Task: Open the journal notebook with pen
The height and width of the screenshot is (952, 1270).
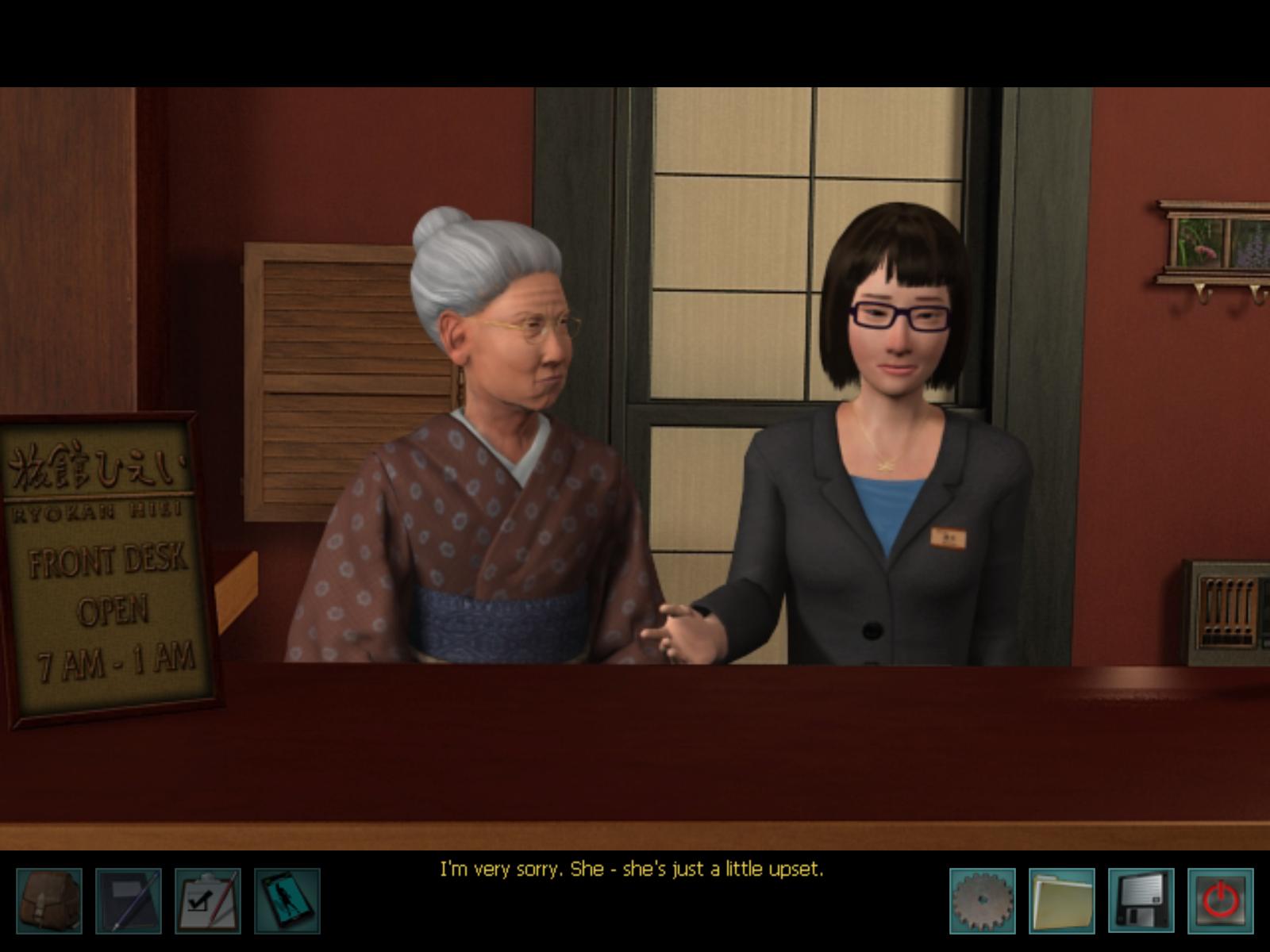Action: 129,900
